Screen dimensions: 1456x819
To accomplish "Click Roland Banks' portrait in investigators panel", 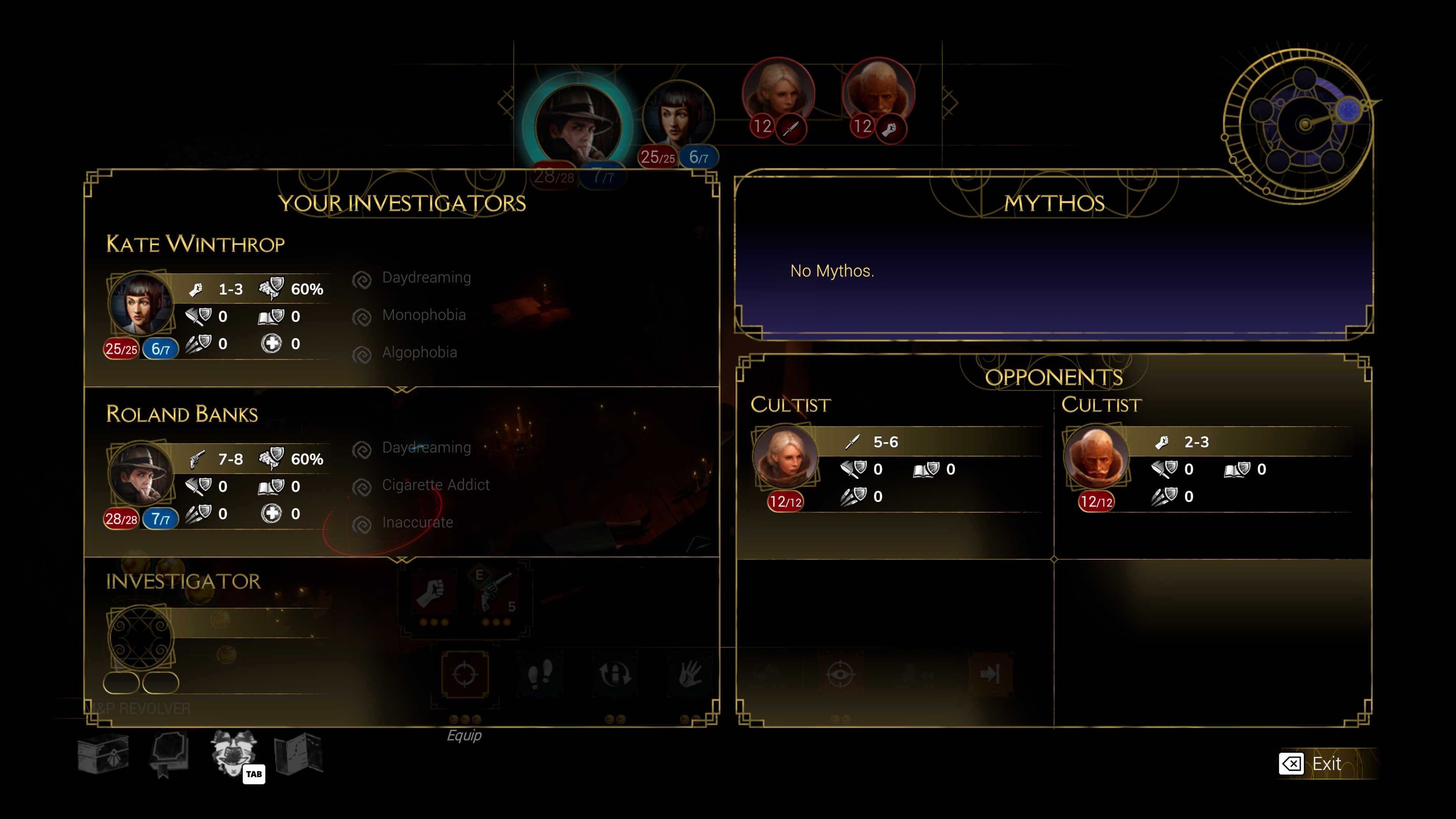I will tap(140, 474).
